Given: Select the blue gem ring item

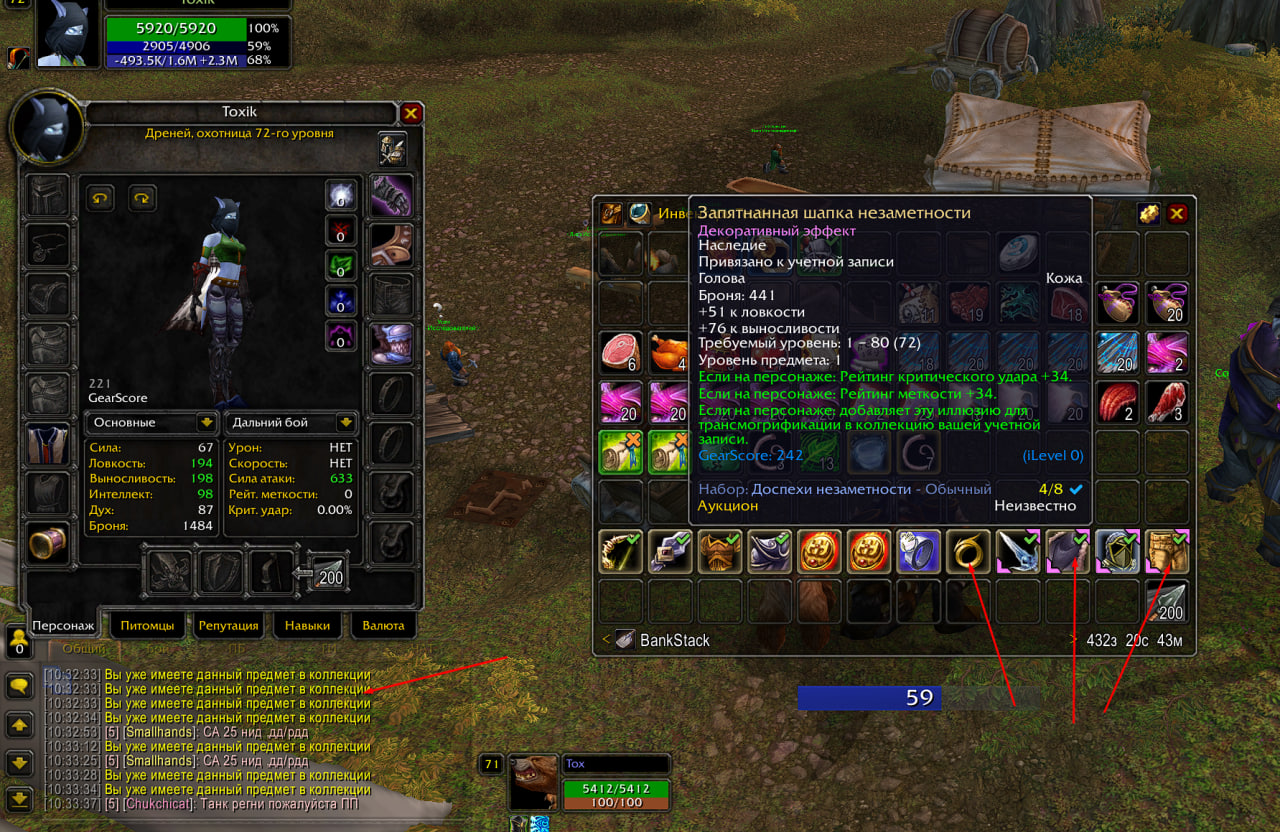Looking at the screenshot, I should click(x=918, y=552).
